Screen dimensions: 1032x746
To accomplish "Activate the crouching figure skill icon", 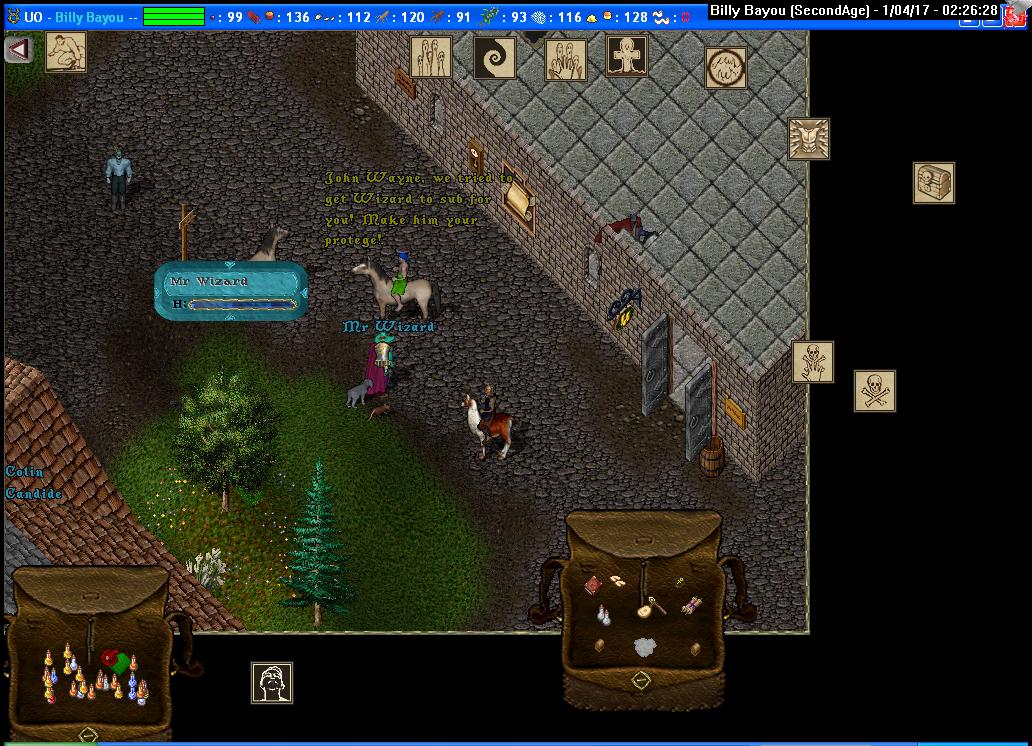I will click(66, 52).
